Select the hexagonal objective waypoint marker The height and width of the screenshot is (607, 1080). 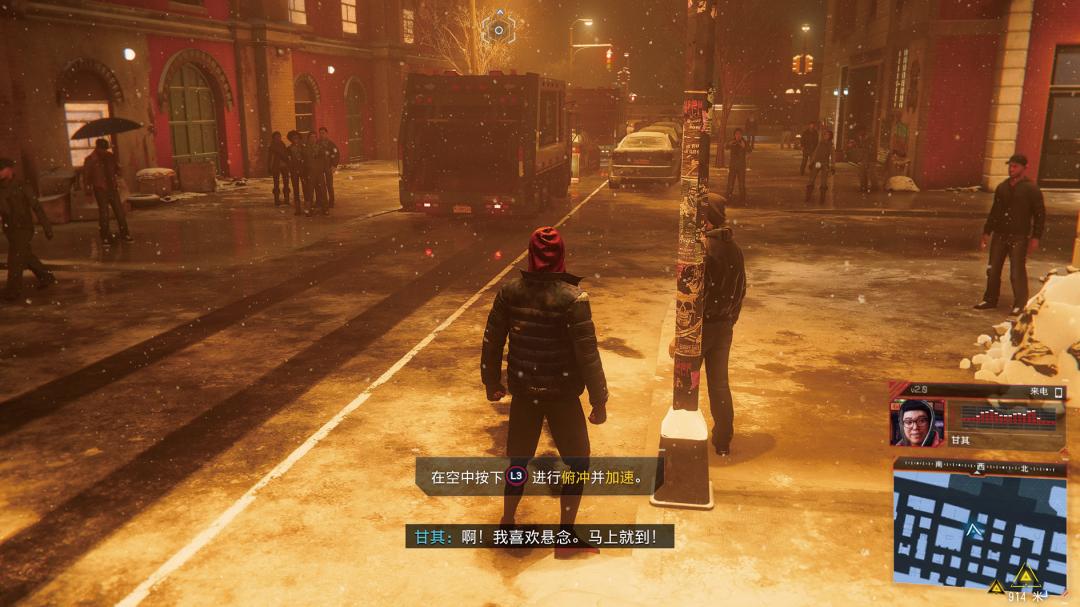point(497,29)
